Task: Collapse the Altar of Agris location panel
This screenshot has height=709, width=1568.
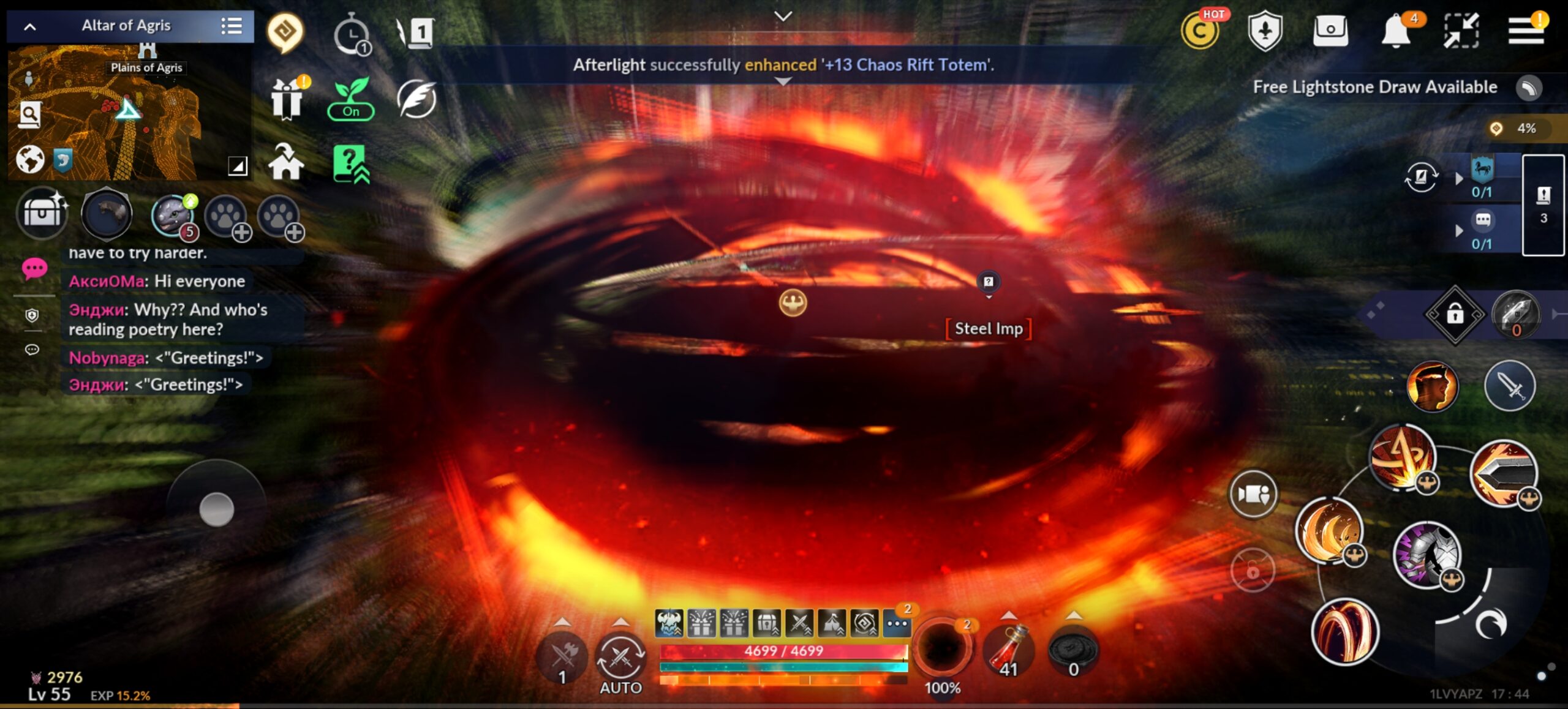Action: click(30, 26)
